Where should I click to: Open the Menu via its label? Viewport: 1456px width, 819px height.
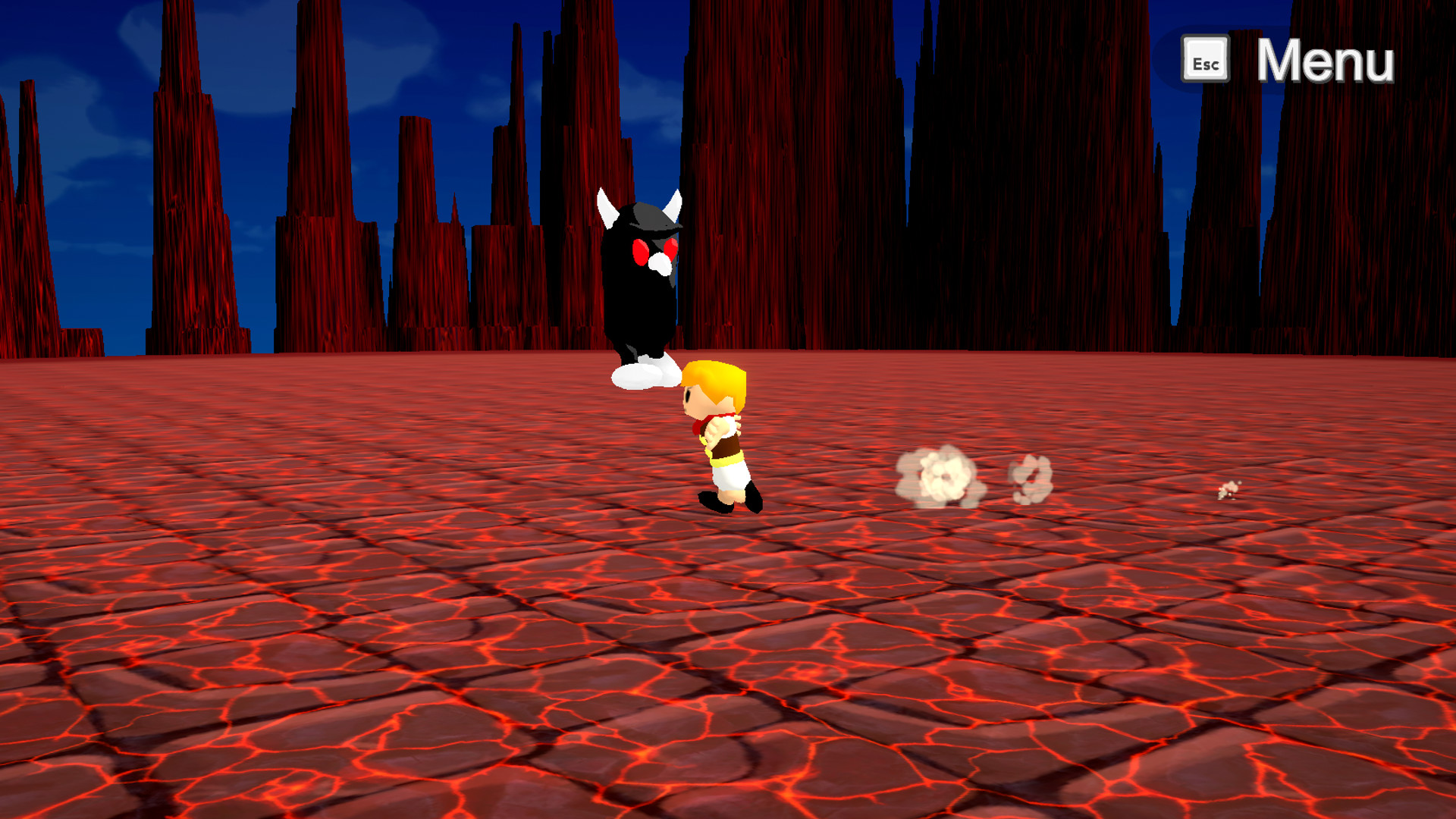click(x=1326, y=60)
